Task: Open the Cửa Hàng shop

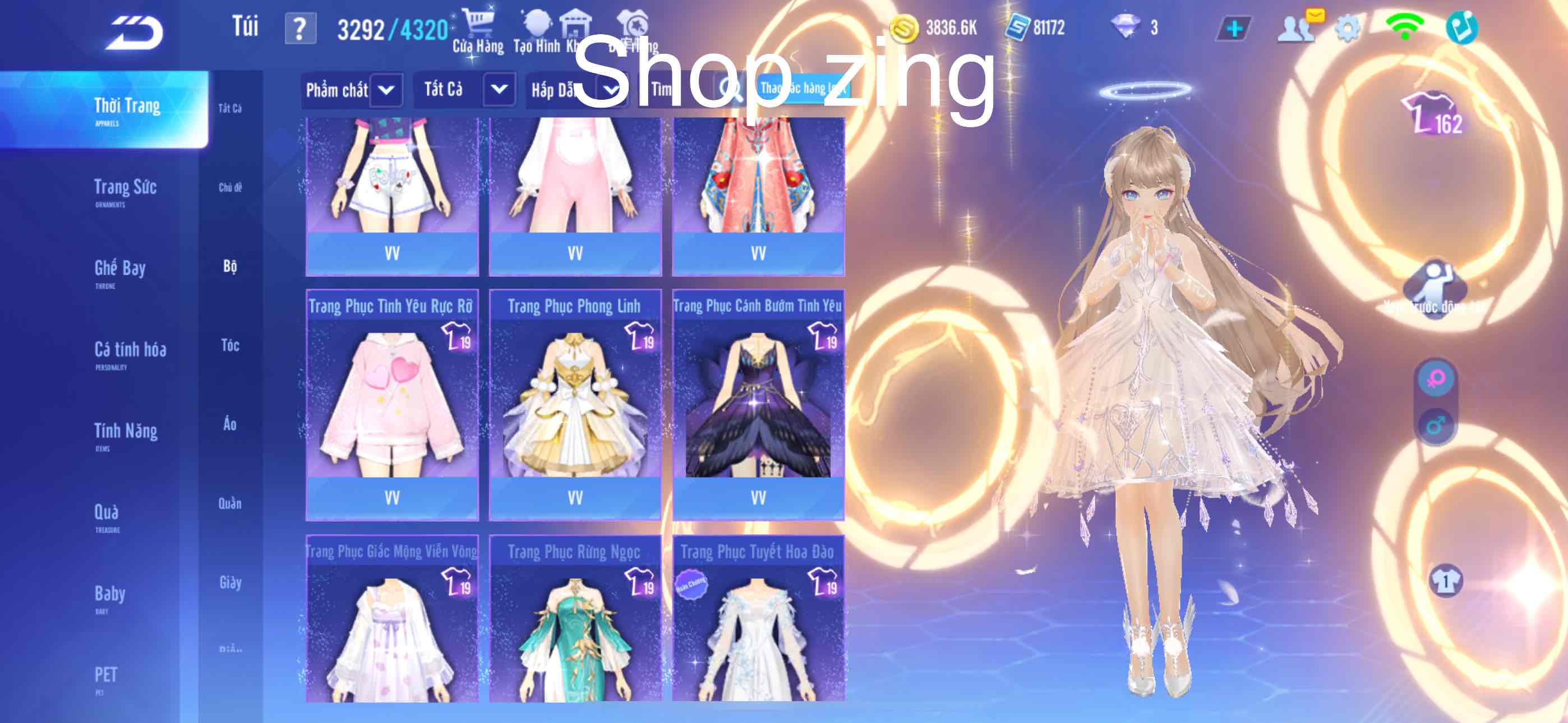Action: pyautogui.click(x=478, y=31)
